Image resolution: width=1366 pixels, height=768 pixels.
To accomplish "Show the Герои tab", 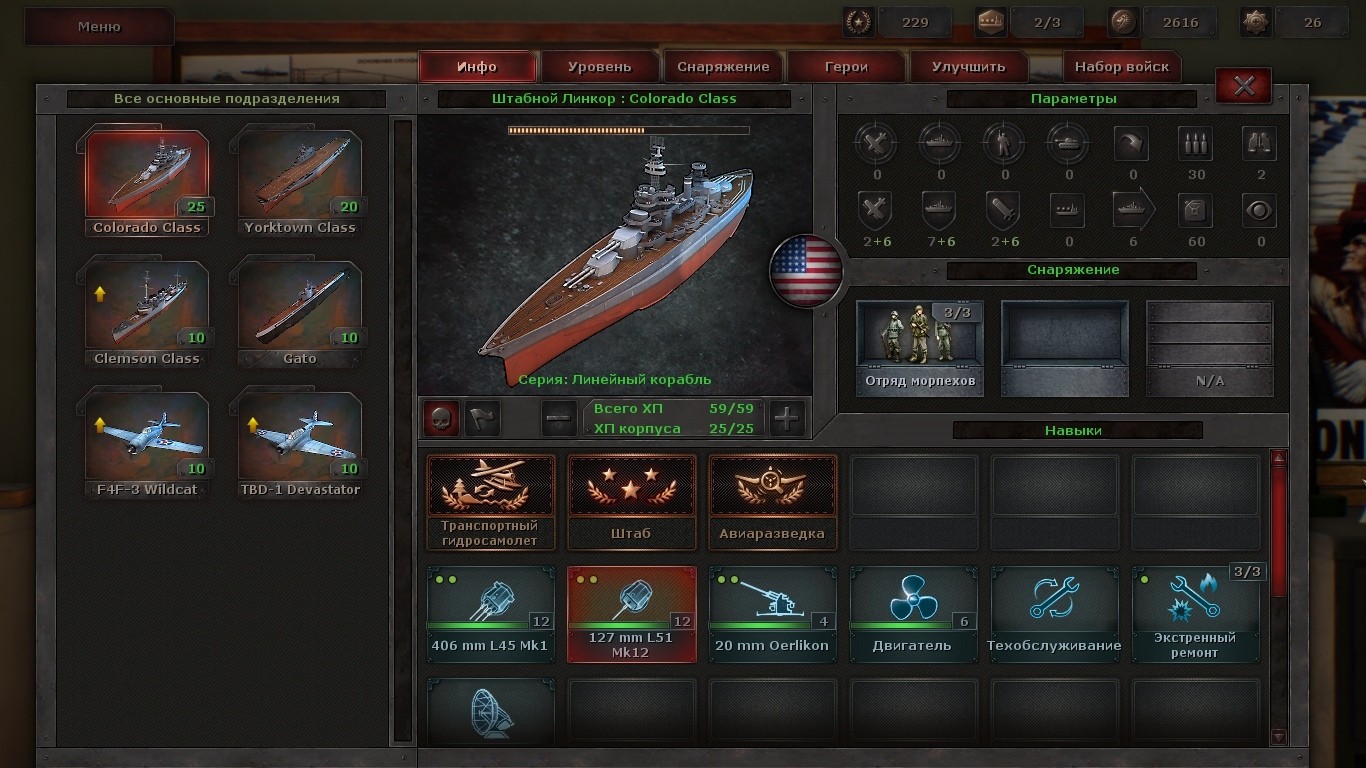I will (846, 67).
